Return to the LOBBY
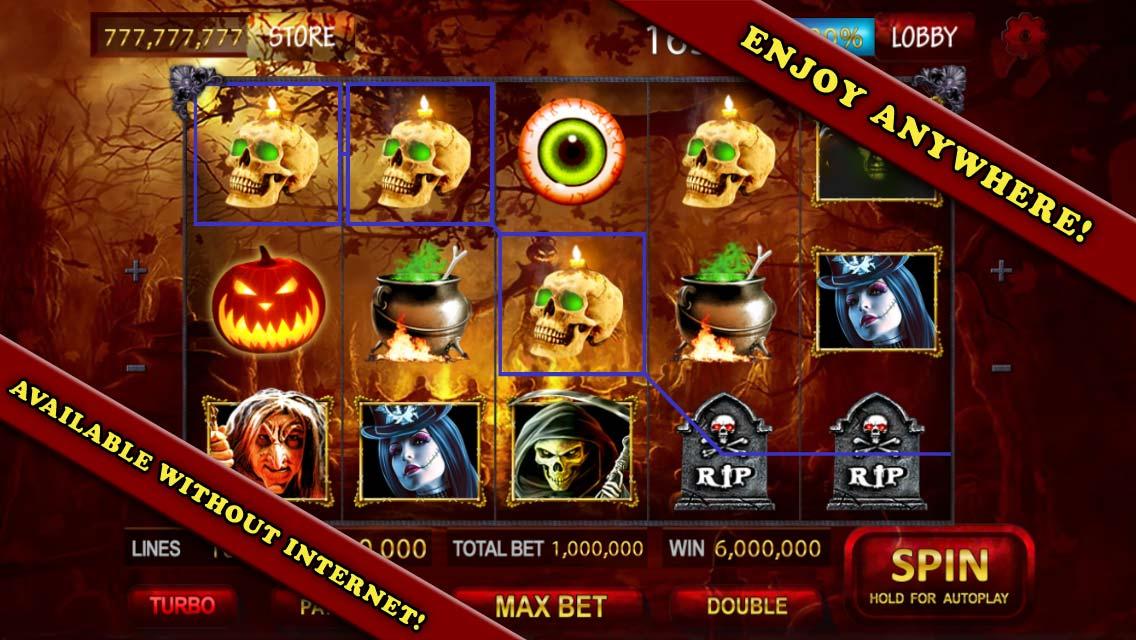Image resolution: width=1136 pixels, height=640 pixels. [x=923, y=37]
